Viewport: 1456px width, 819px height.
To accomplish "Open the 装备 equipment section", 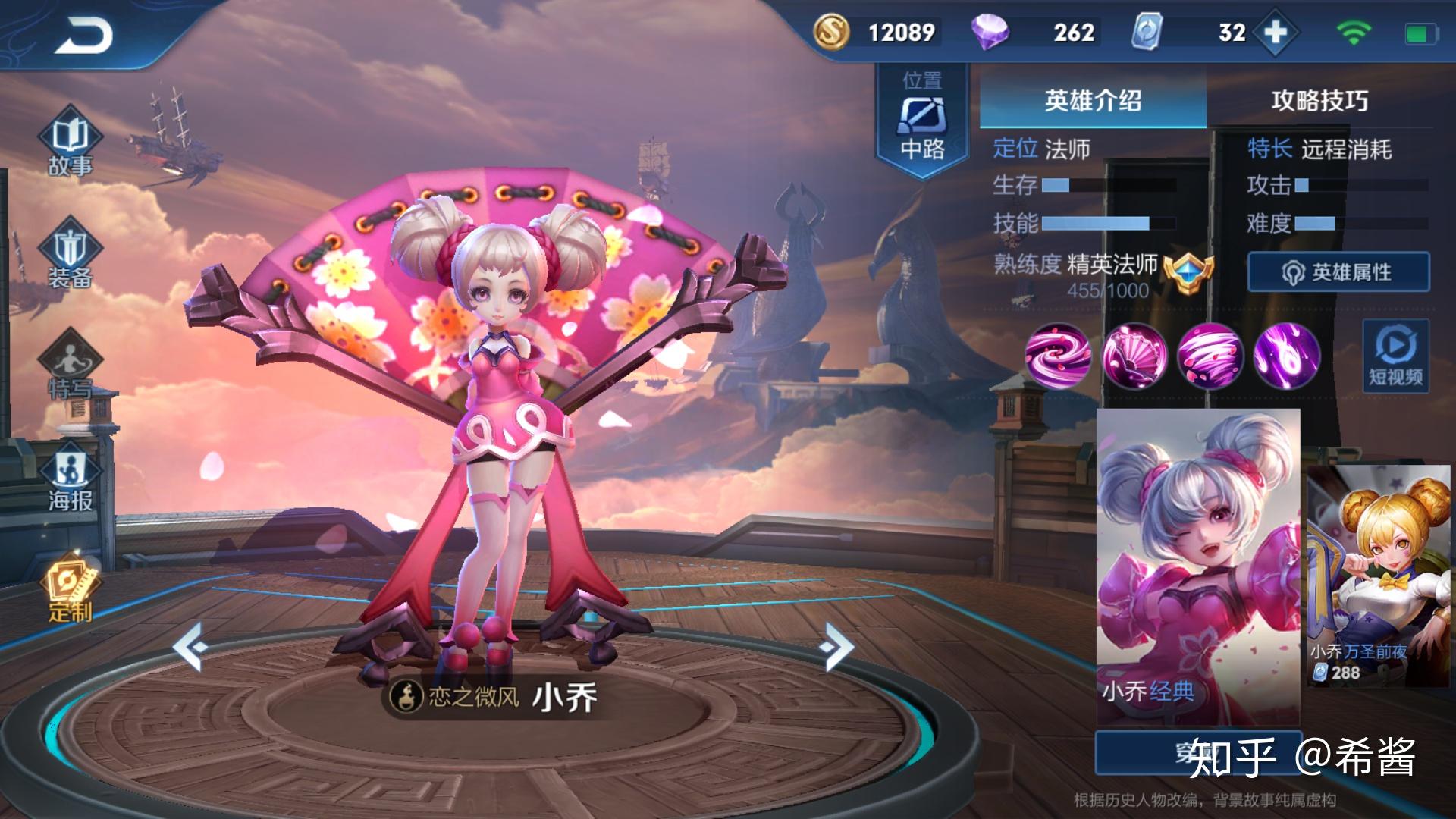I will click(70, 256).
